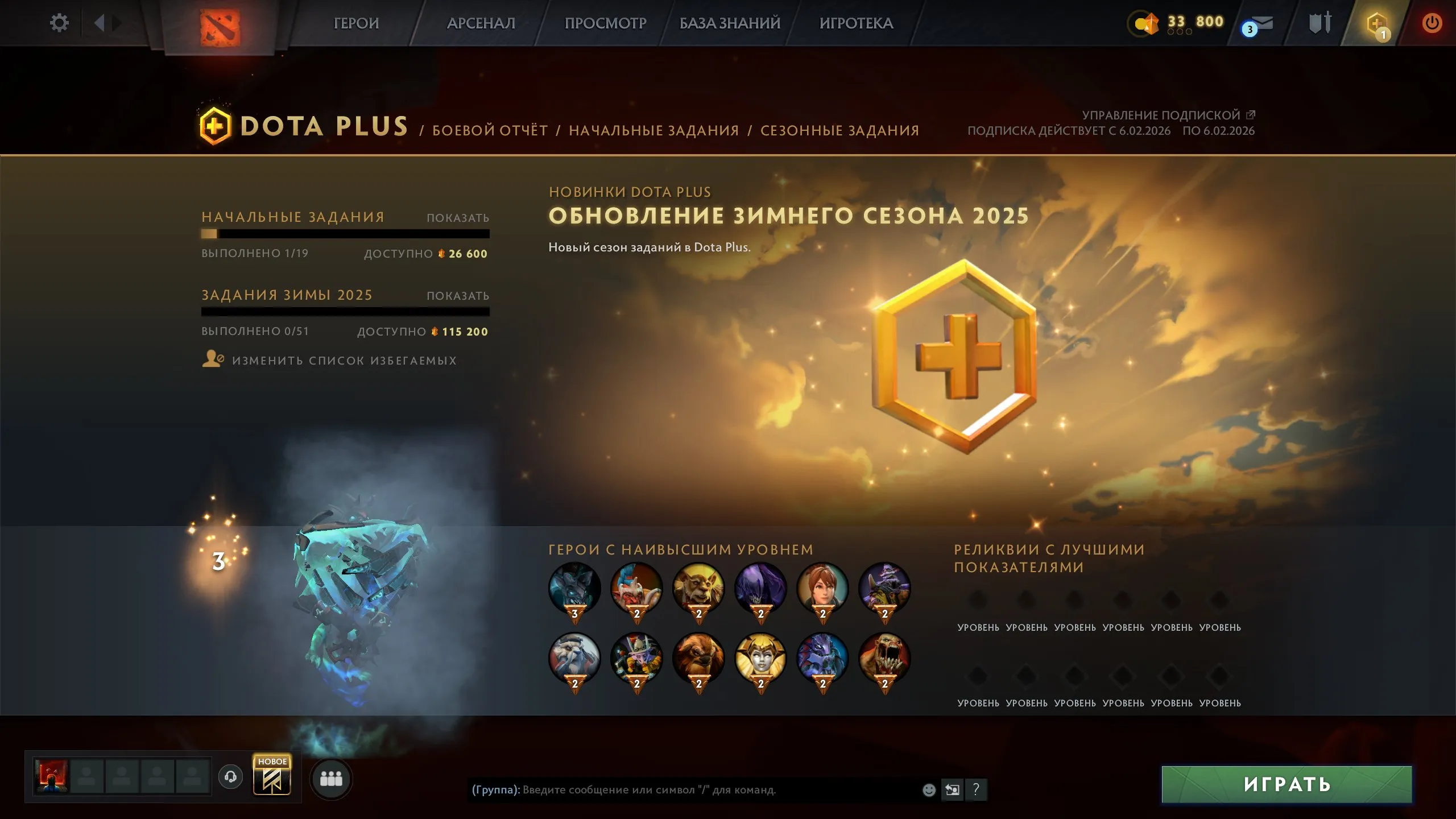The width and height of the screenshot is (1456, 819).
Task: Open the База знаний menu item
Action: tap(729, 23)
